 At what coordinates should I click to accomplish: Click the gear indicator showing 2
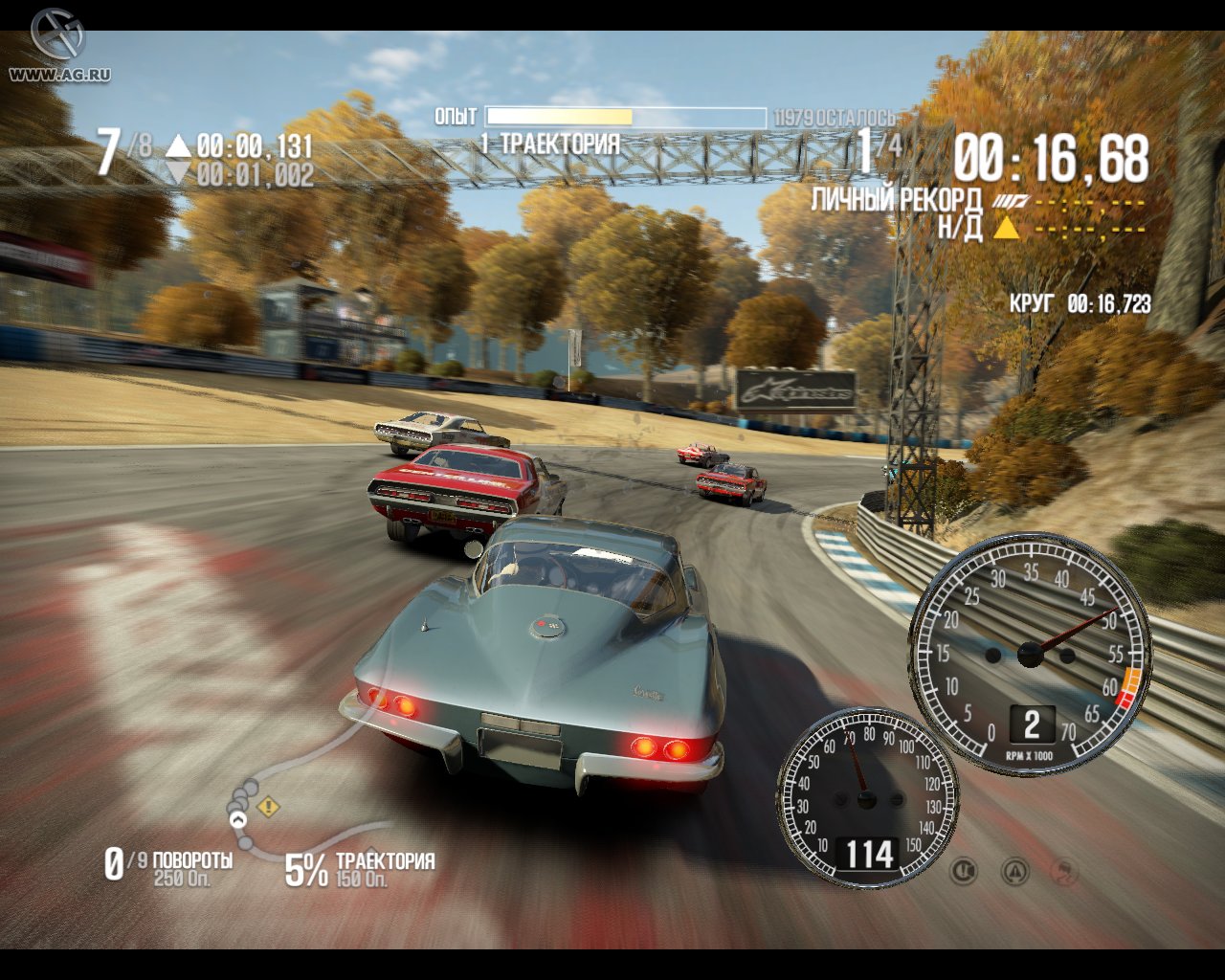point(1031,725)
